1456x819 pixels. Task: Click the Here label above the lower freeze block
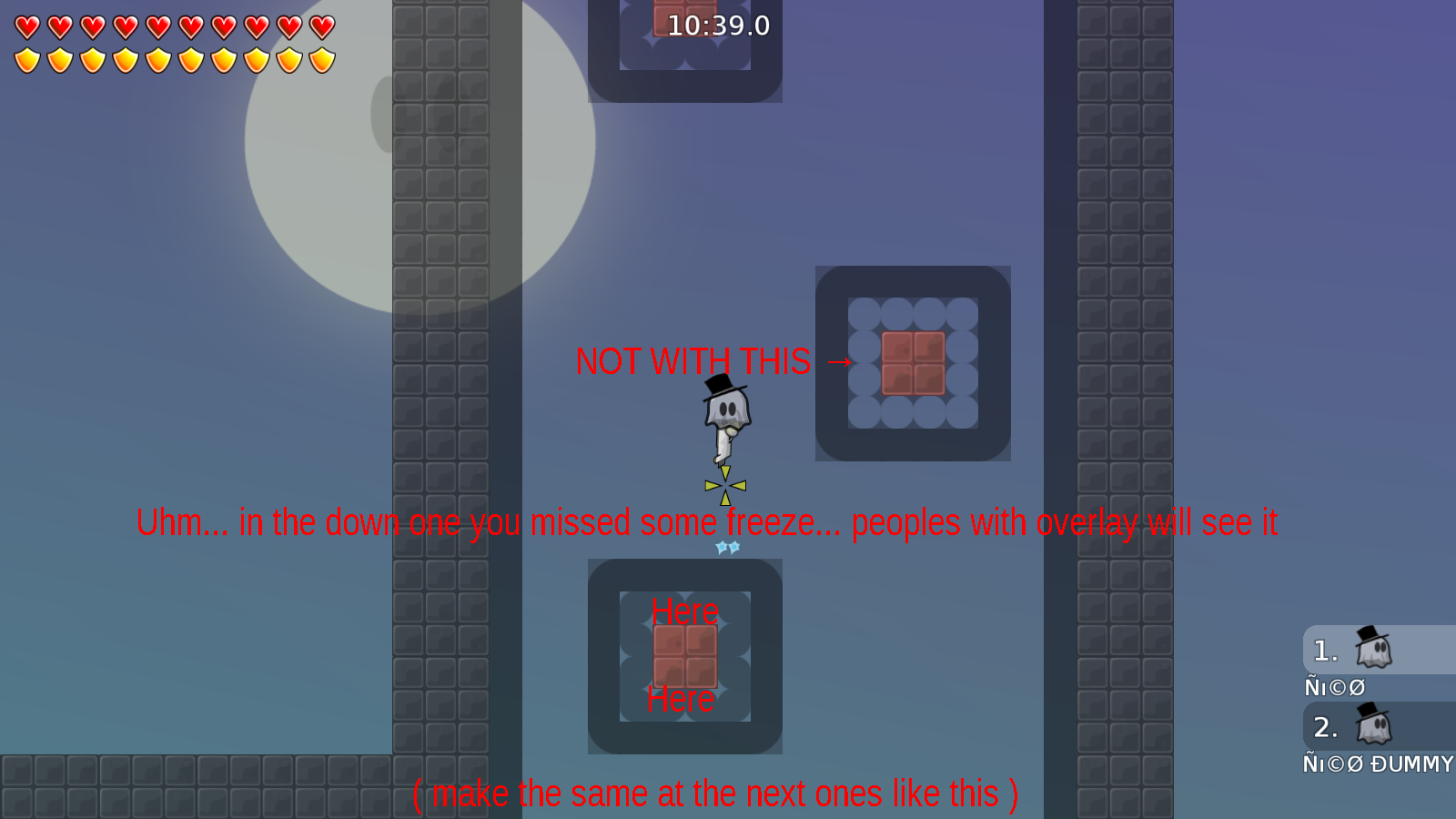(x=687, y=612)
